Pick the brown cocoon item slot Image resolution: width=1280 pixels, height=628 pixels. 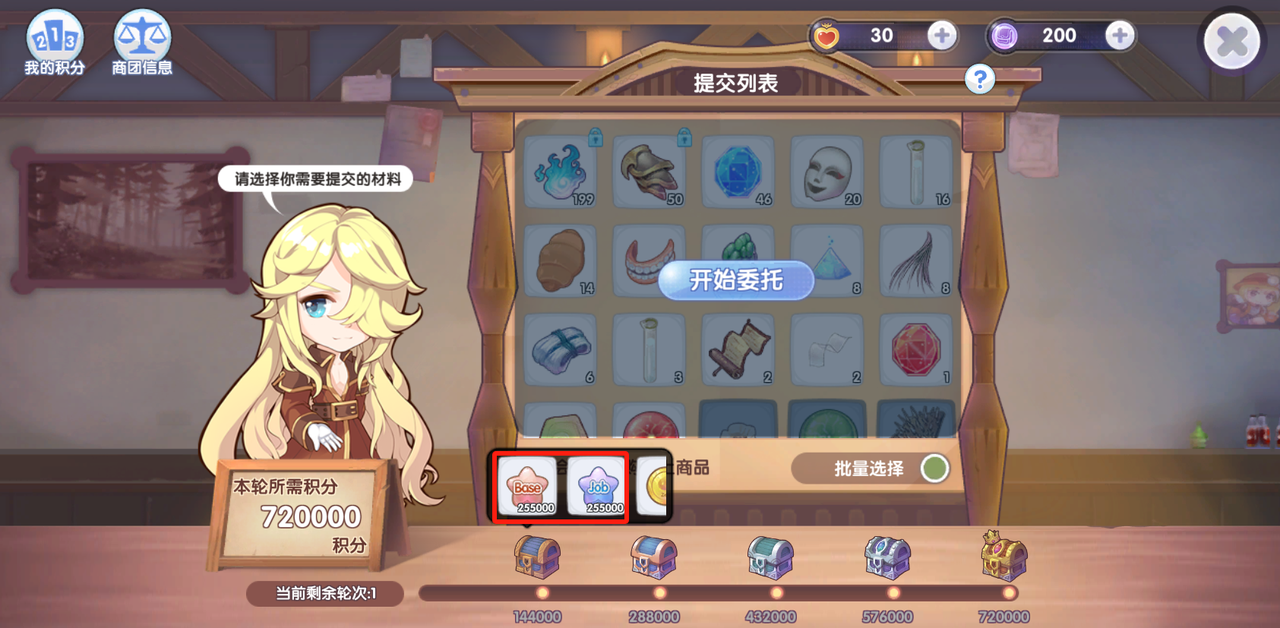(x=560, y=260)
